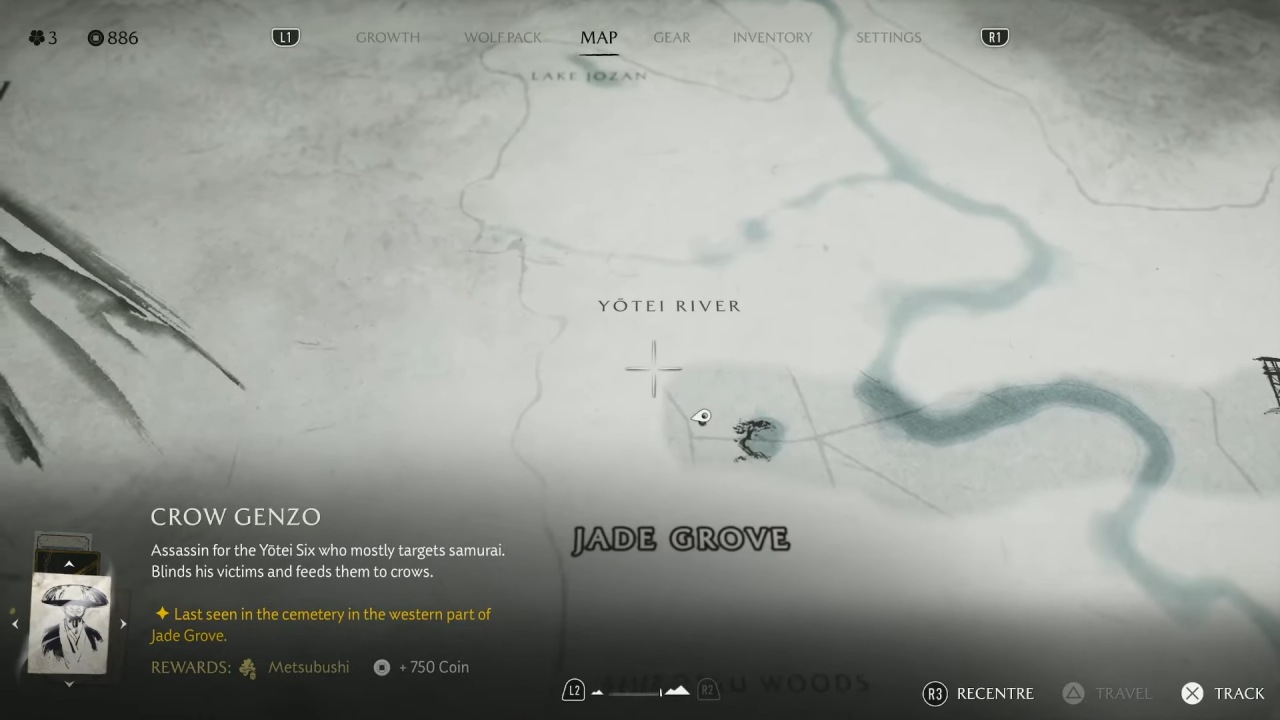Go to the Gear tab
This screenshot has width=1280, height=720.
point(672,38)
